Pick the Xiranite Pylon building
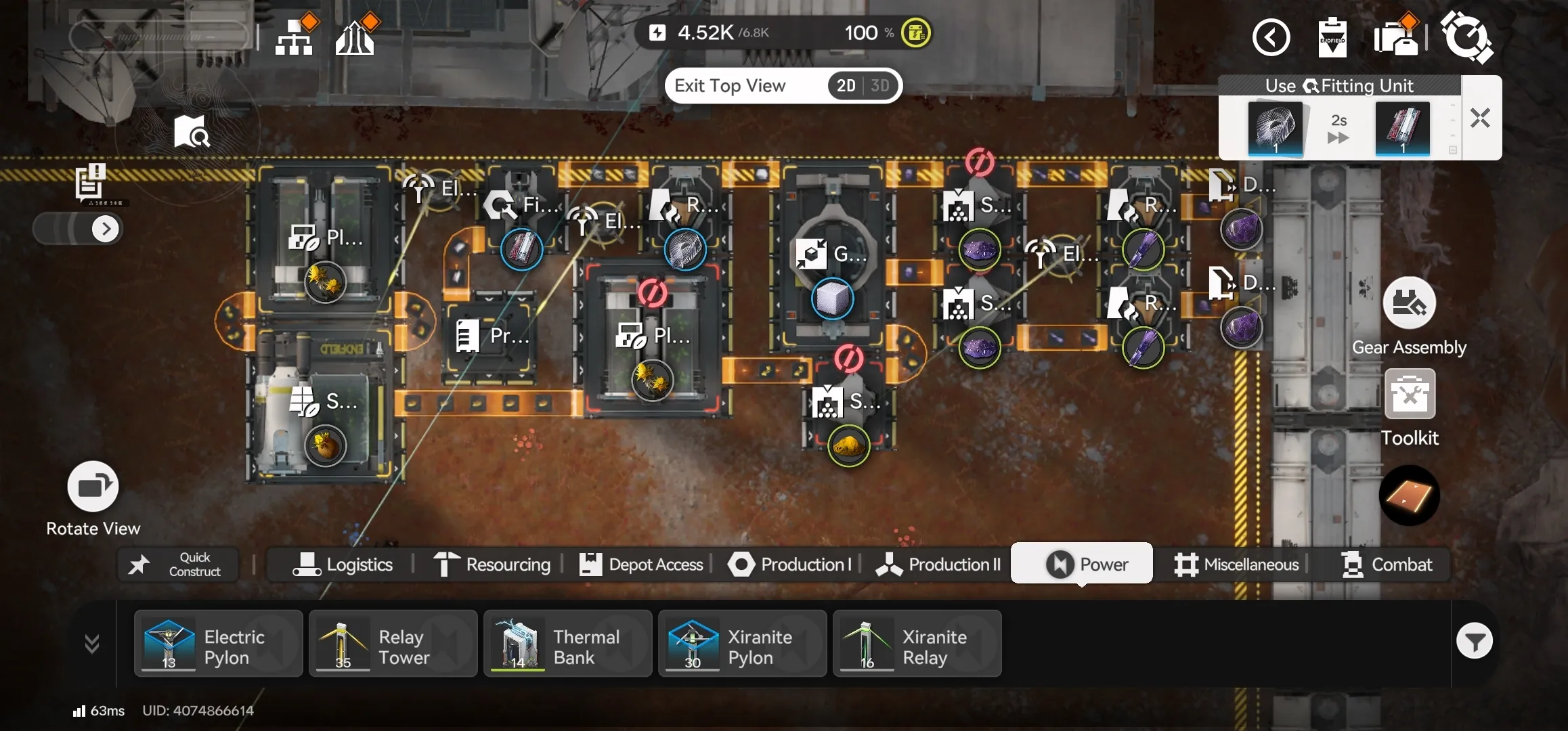Viewport: 1568px width, 731px height. coord(742,644)
